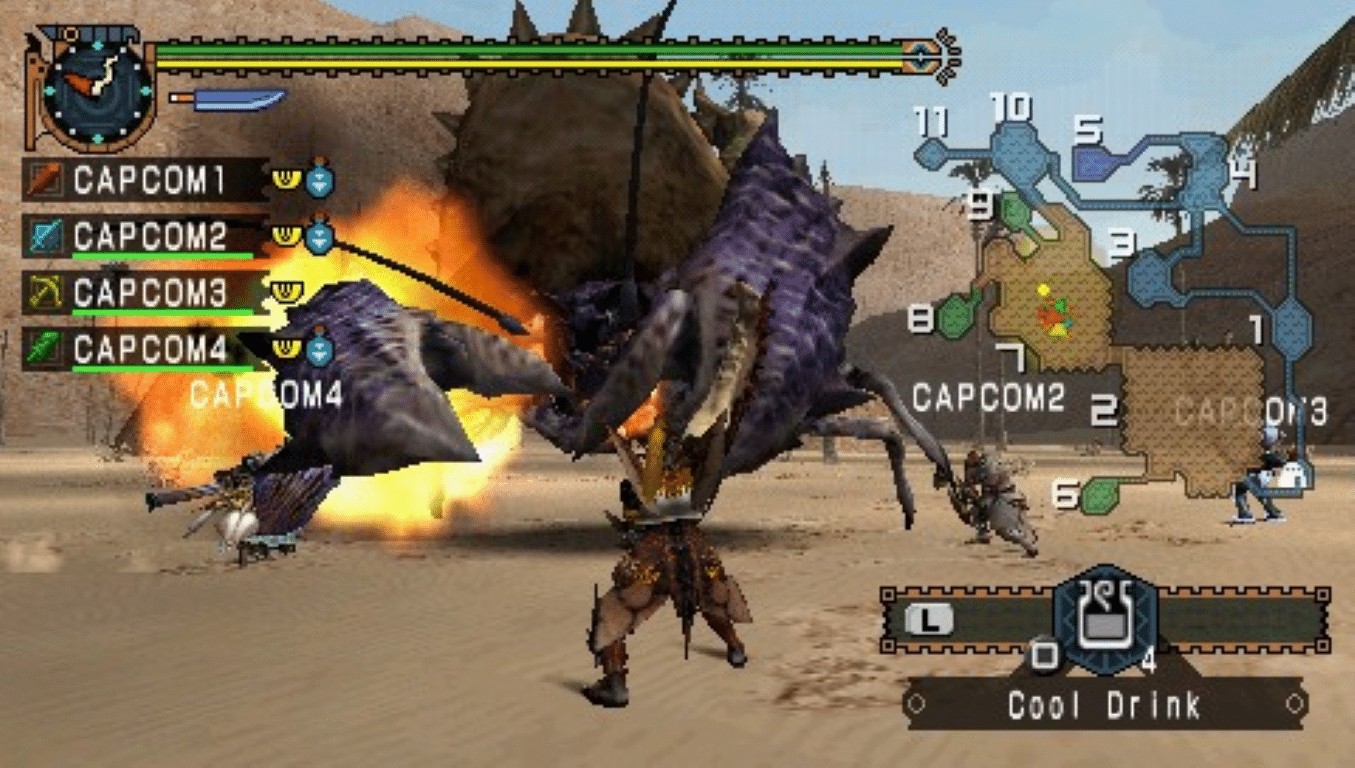Select map area 10 on the minimap
Image resolution: width=1355 pixels, height=768 pixels.
pyautogui.click(x=1020, y=150)
